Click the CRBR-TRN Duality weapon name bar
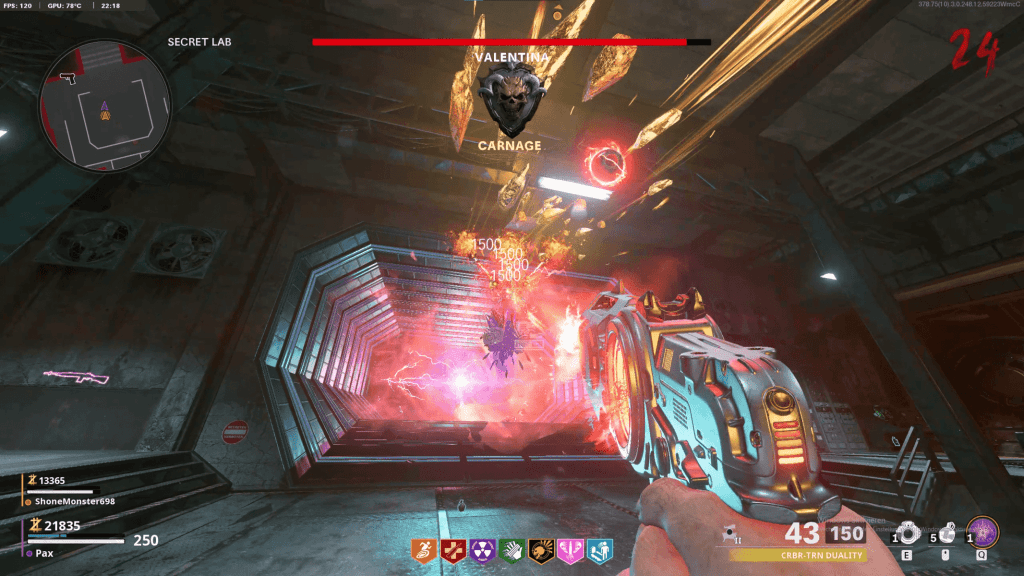Screen dimensions: 1024x576 (x=798, y=555)
